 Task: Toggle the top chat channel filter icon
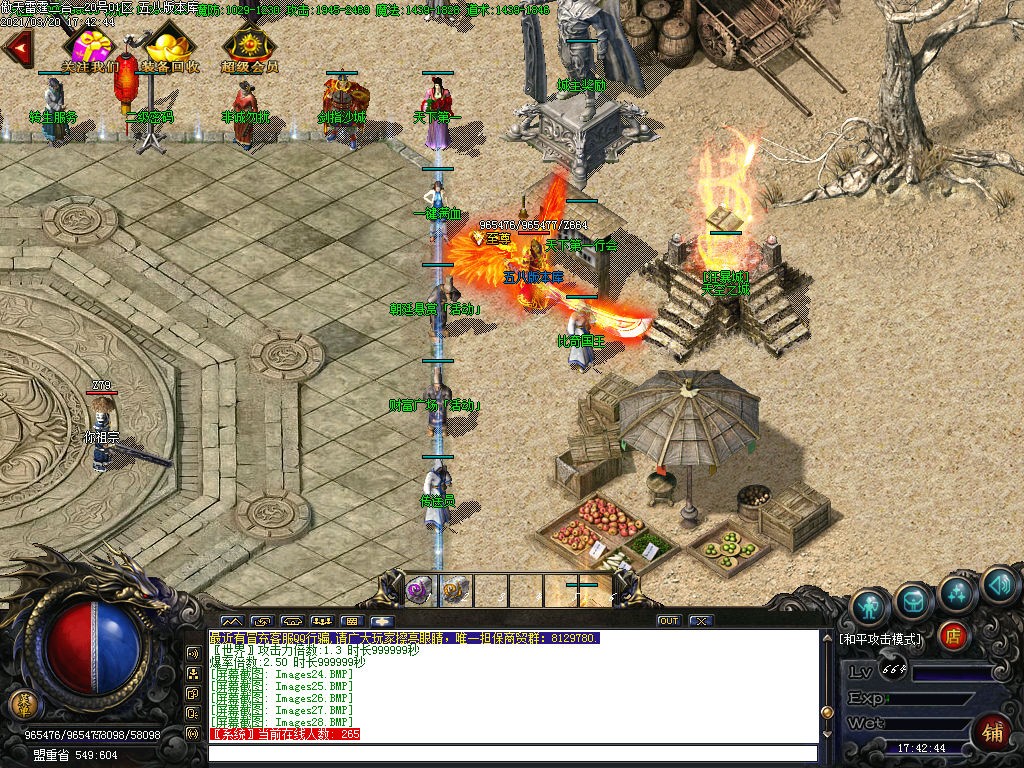[x=193, y=653]
